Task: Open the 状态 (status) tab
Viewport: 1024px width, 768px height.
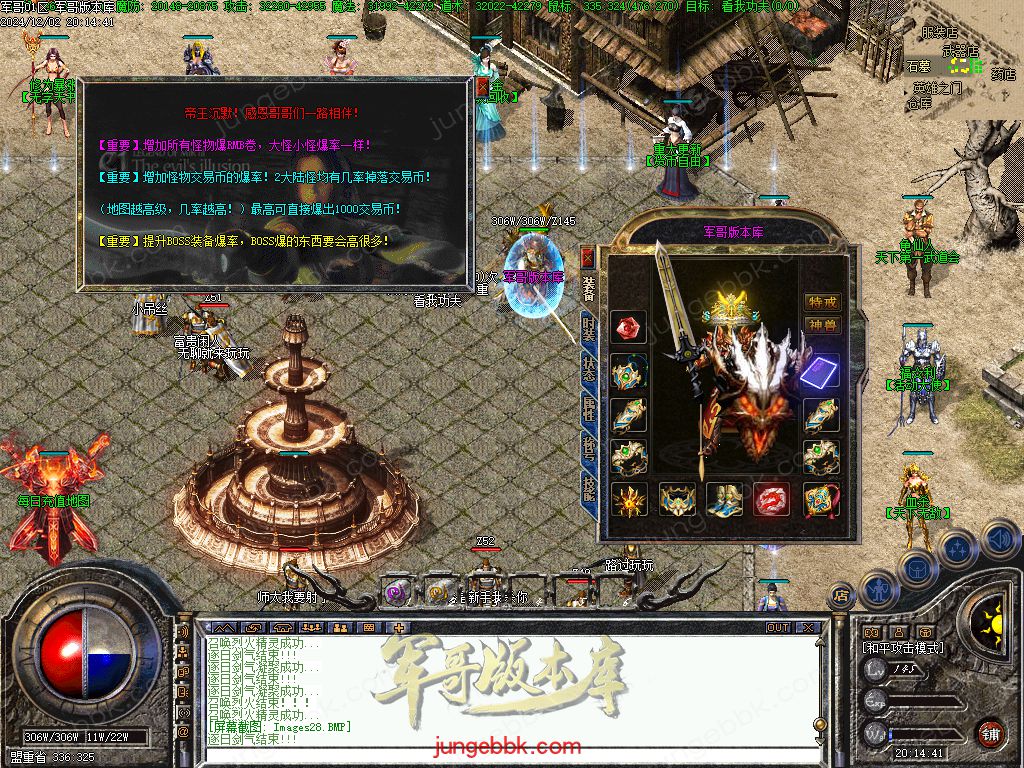Action: (589, 368)
